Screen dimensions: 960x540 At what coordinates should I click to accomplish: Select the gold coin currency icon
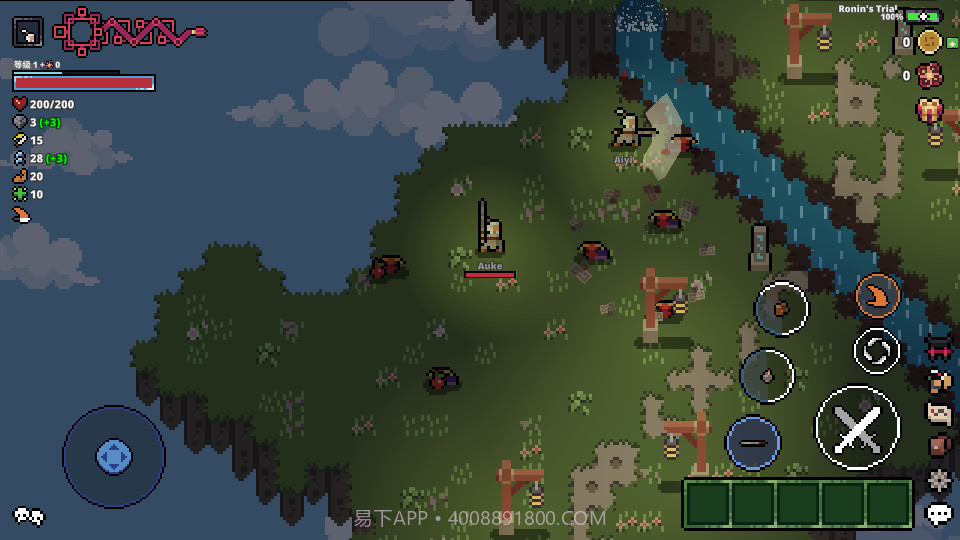[930, 42]
